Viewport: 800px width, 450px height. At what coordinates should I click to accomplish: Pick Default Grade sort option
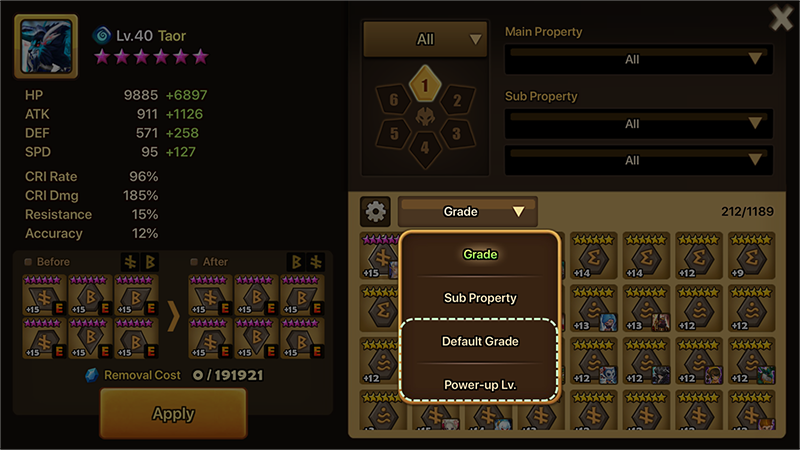pos(479,341)
